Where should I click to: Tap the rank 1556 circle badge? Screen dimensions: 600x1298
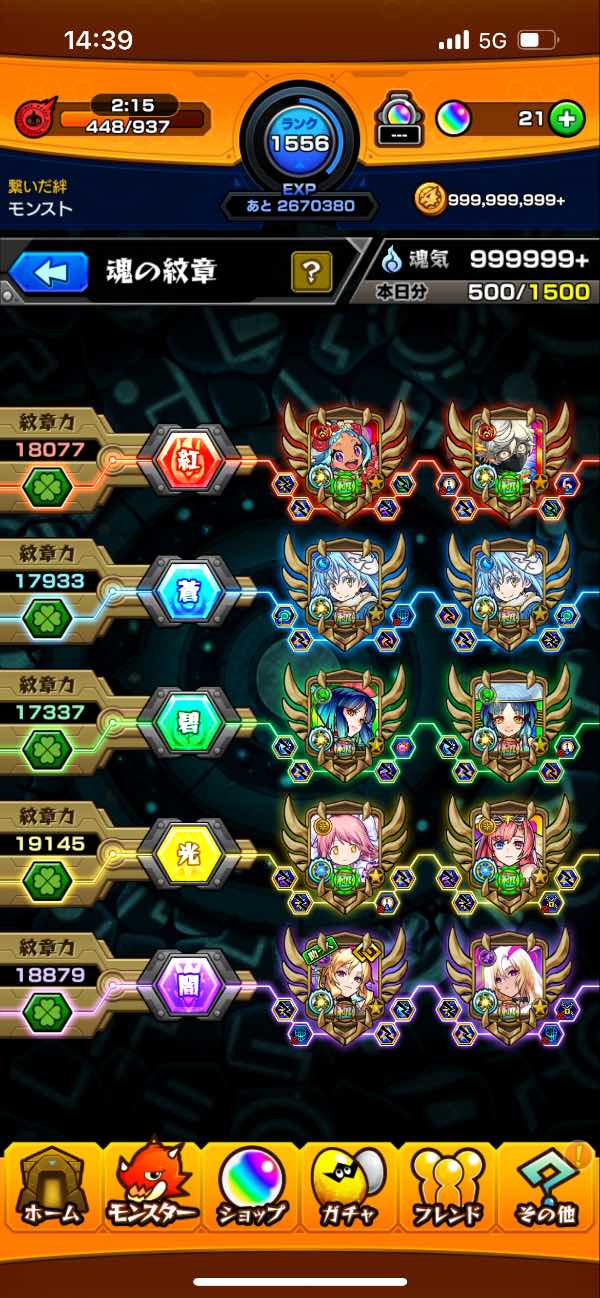[300, 141]
